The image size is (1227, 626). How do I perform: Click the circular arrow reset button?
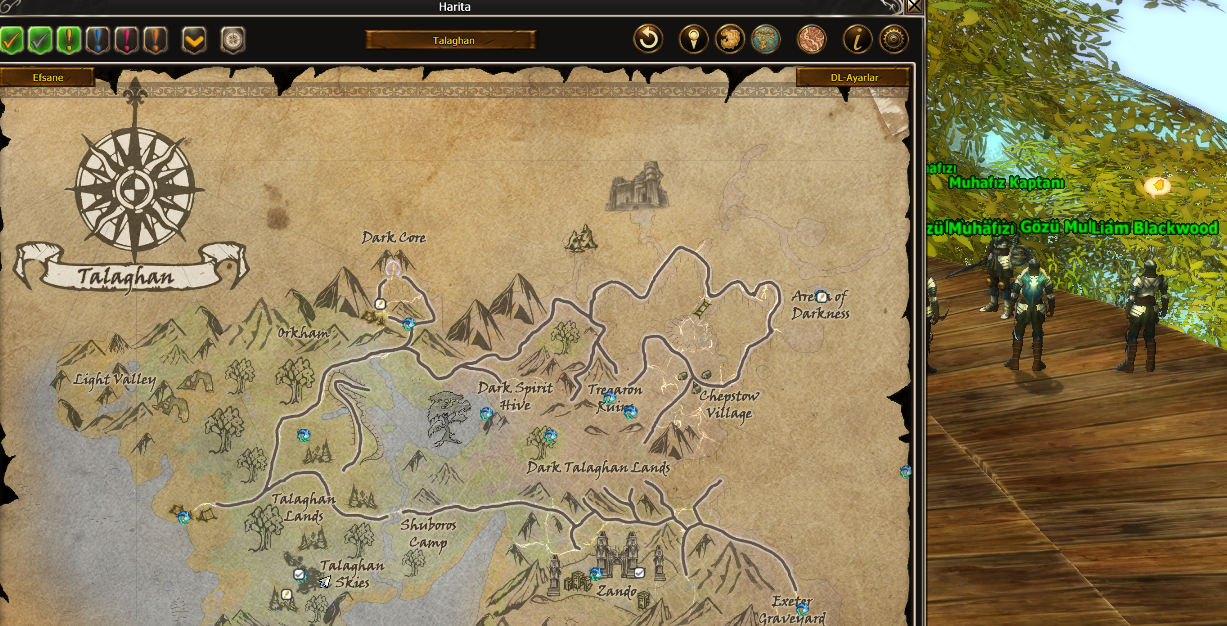[x=648, y=40]
